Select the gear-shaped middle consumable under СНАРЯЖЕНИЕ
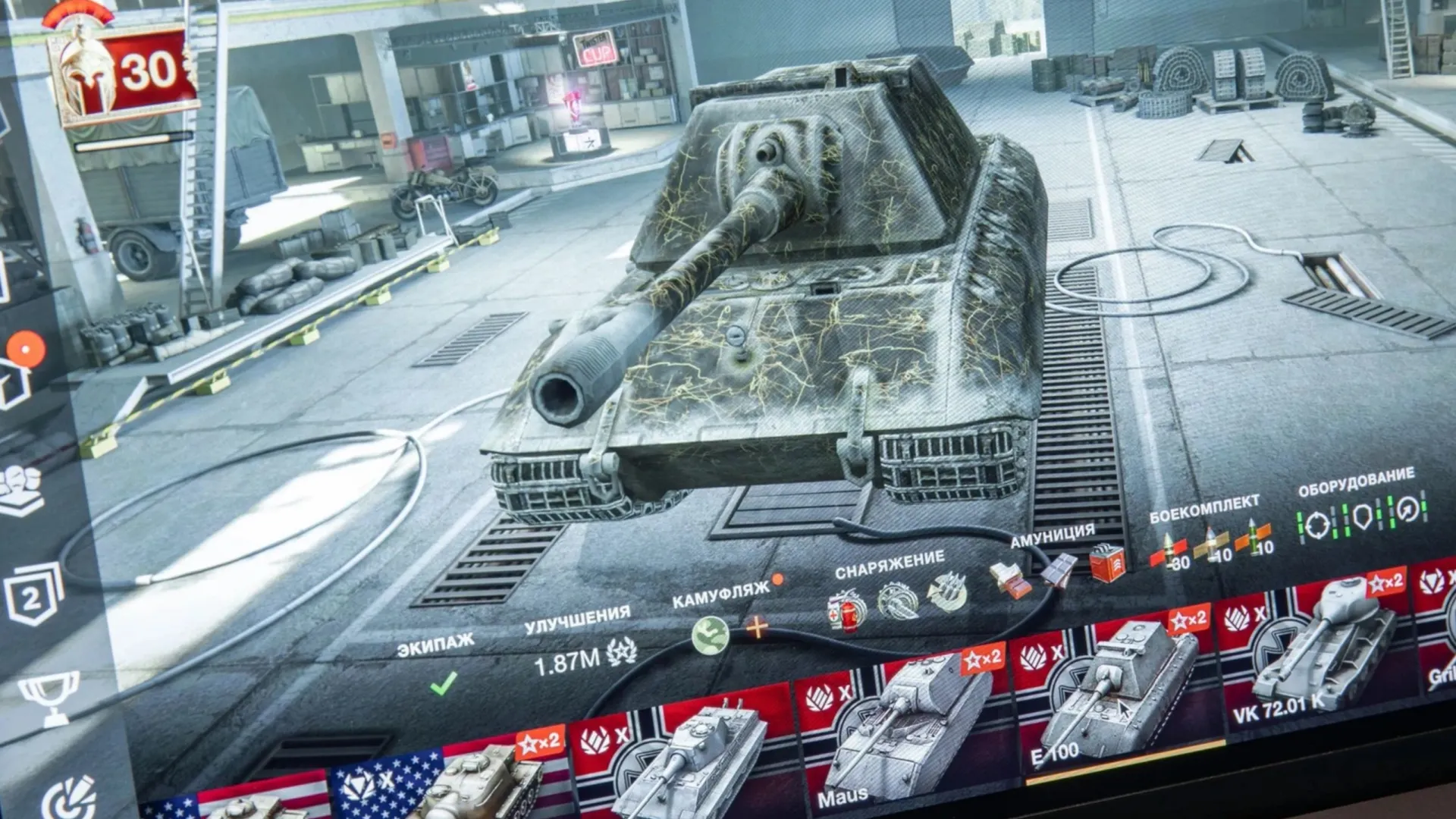 [897, 601]
